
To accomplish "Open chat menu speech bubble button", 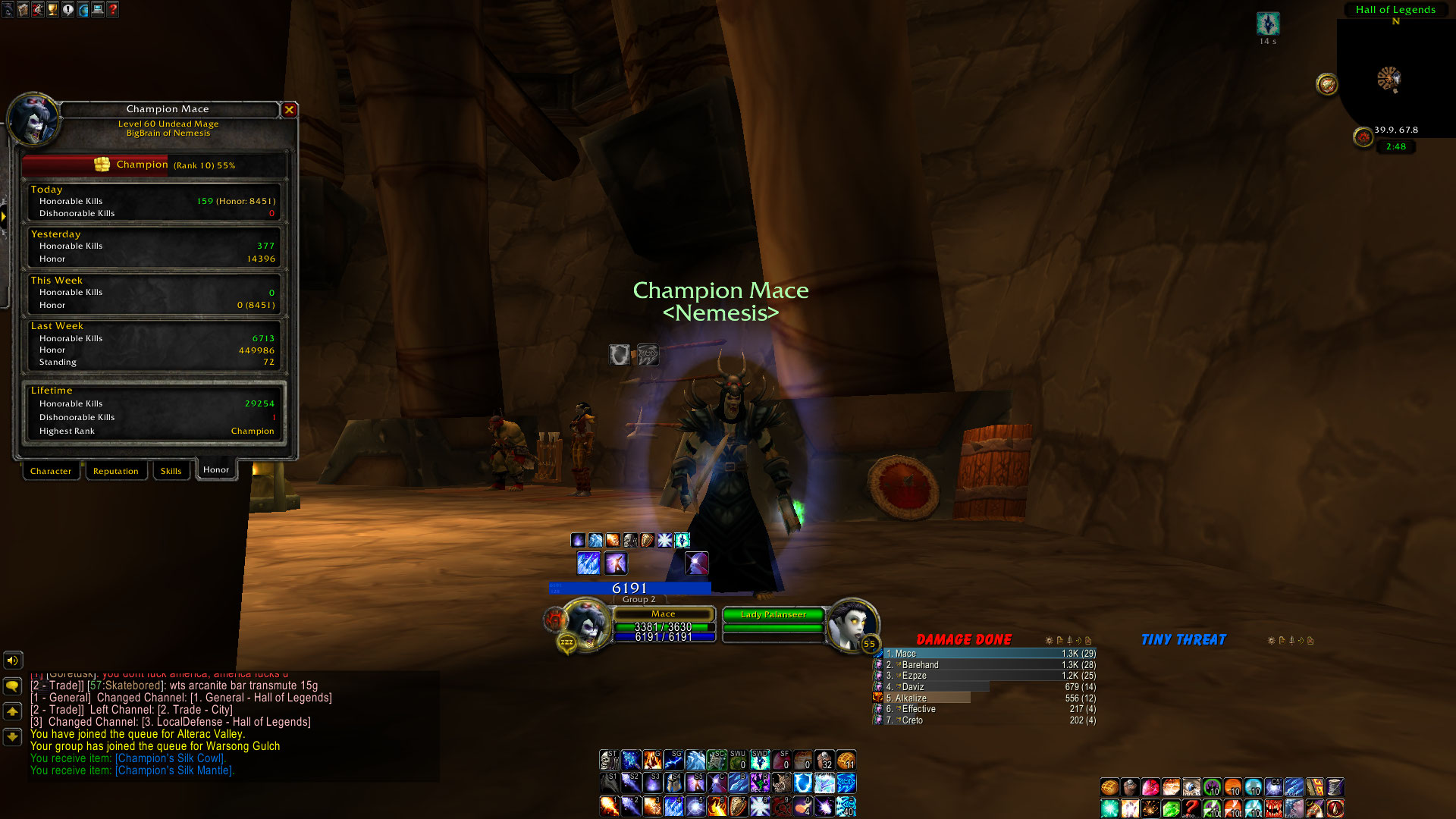I will click(x=12, y=686).
